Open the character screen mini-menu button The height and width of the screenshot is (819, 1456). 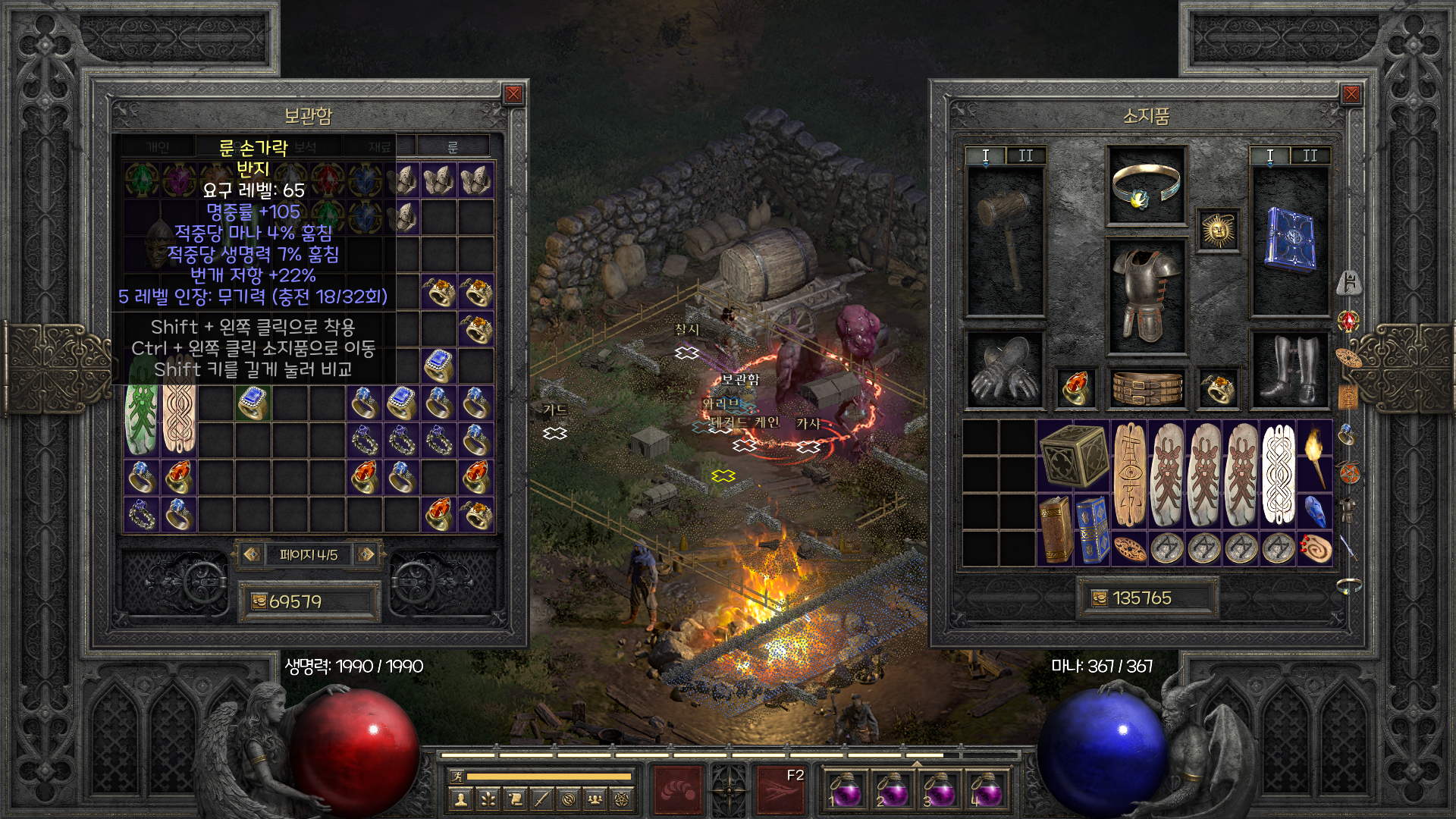[x=460, y=799]
